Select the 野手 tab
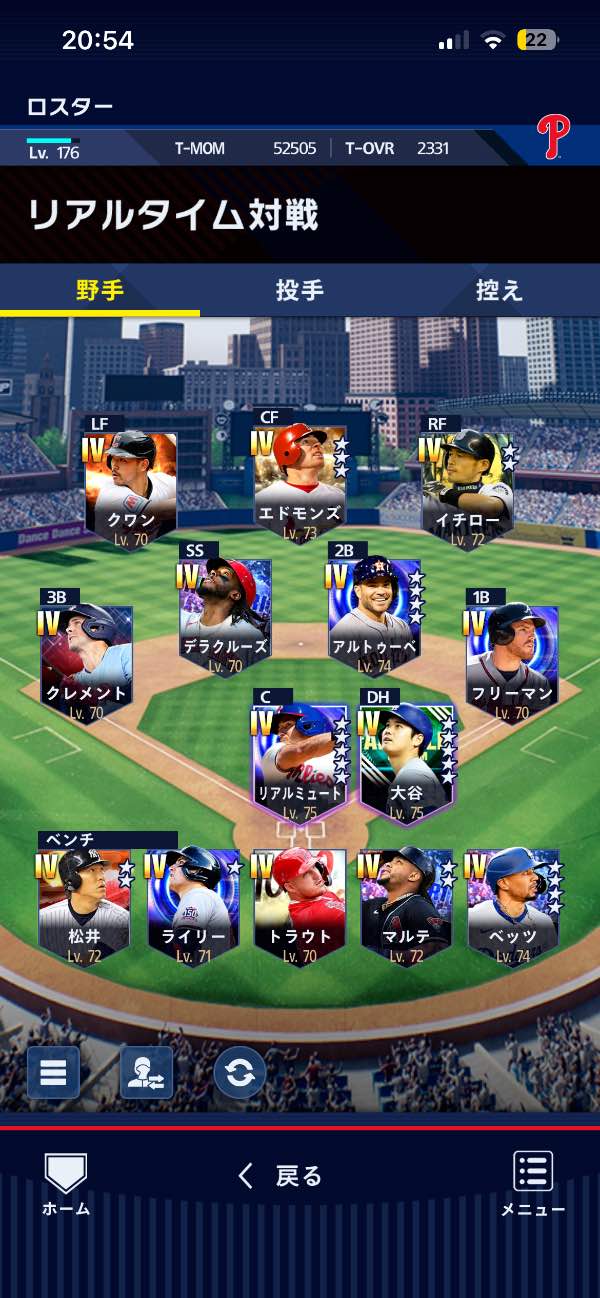This screenshot has width=600, height=1298. 100,290
